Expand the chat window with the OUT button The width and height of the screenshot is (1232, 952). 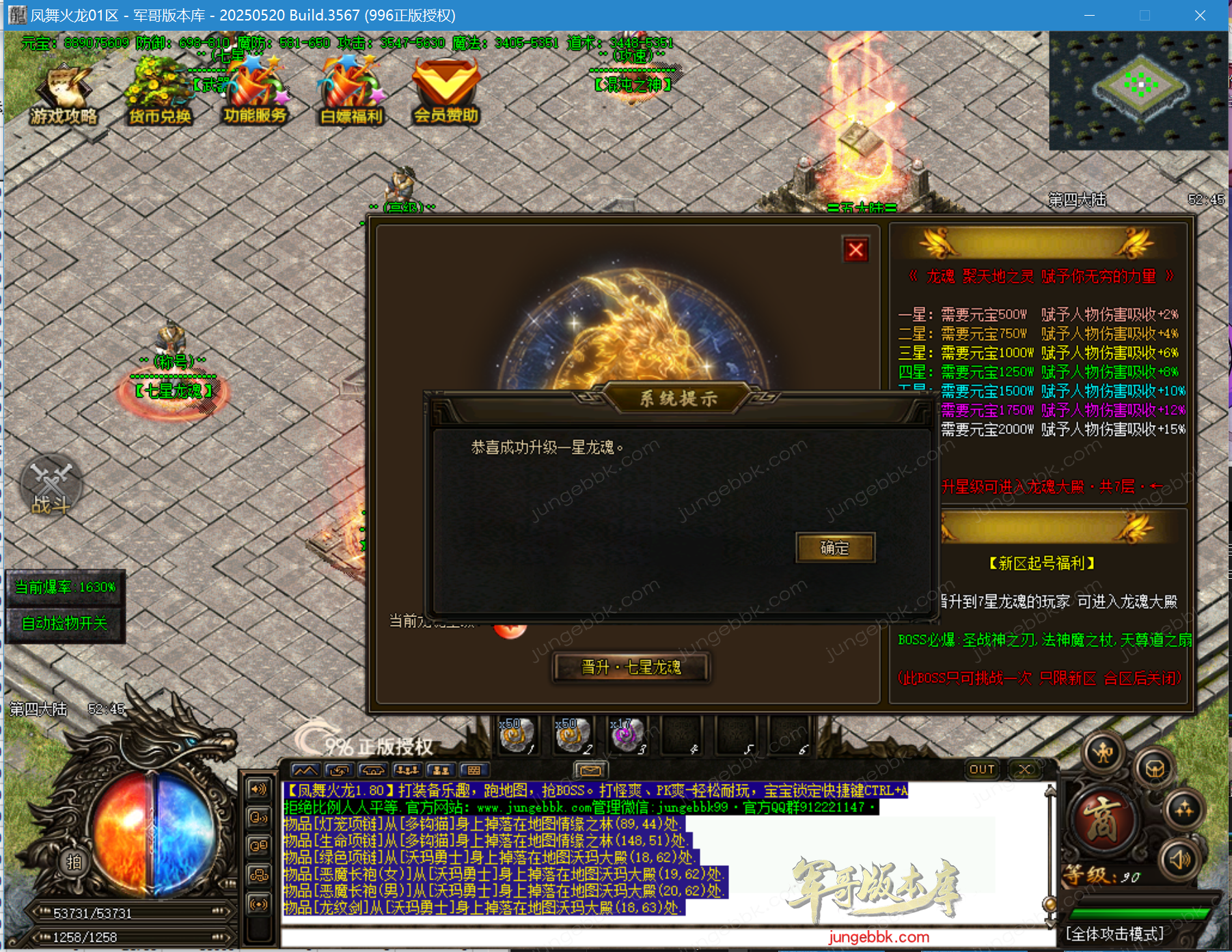pos(981,770)
